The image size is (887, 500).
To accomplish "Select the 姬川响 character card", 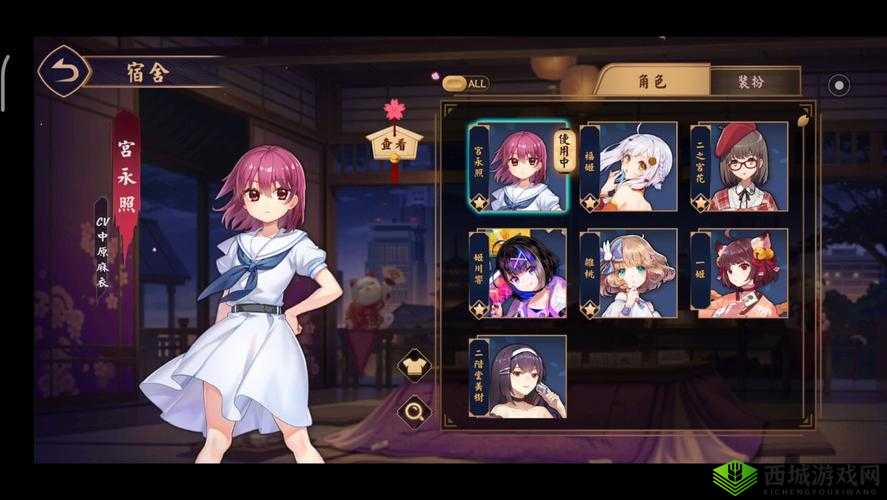I will (x=518, y=273).
